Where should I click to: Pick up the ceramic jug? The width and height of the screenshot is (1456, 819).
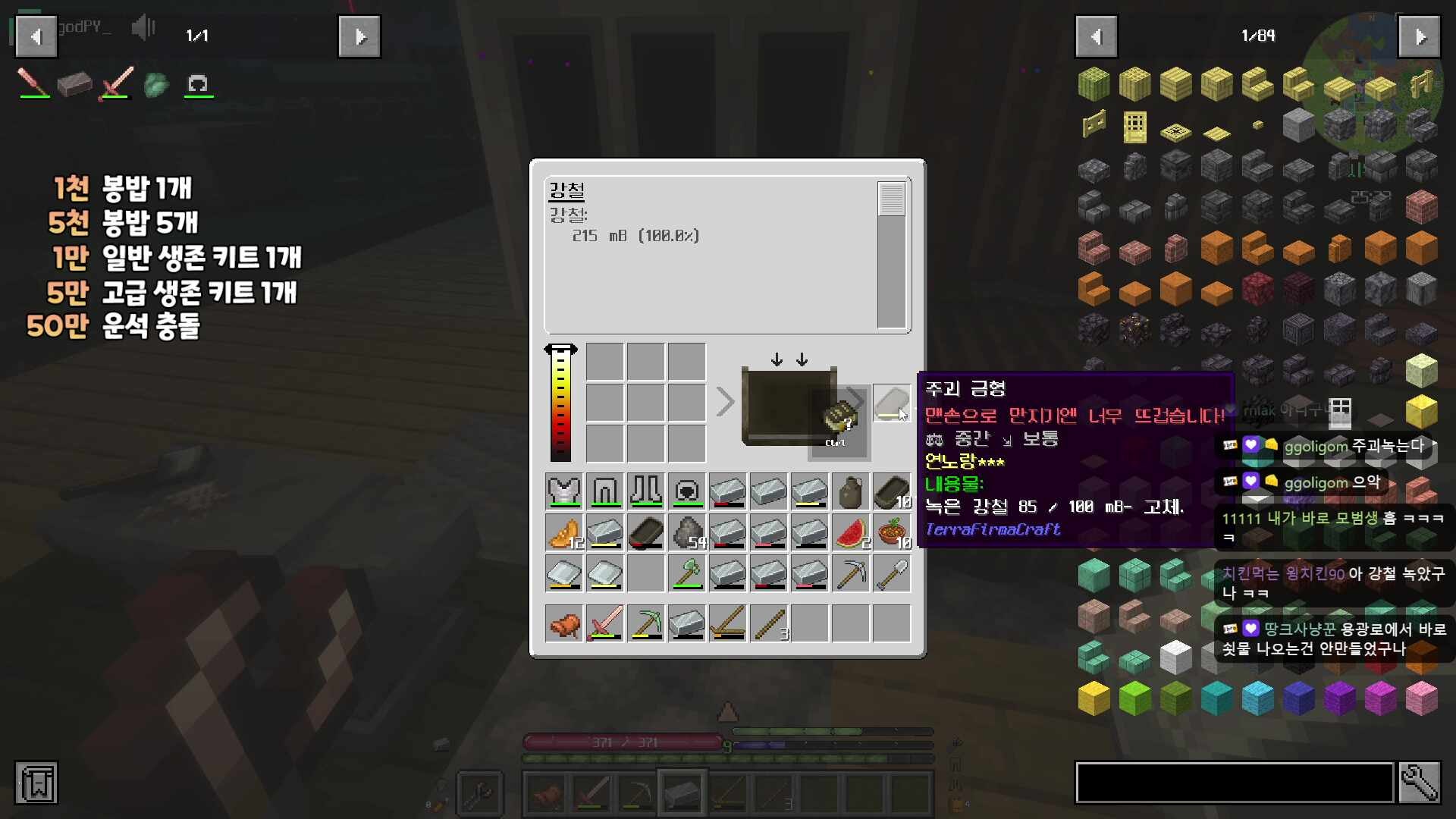851,491
